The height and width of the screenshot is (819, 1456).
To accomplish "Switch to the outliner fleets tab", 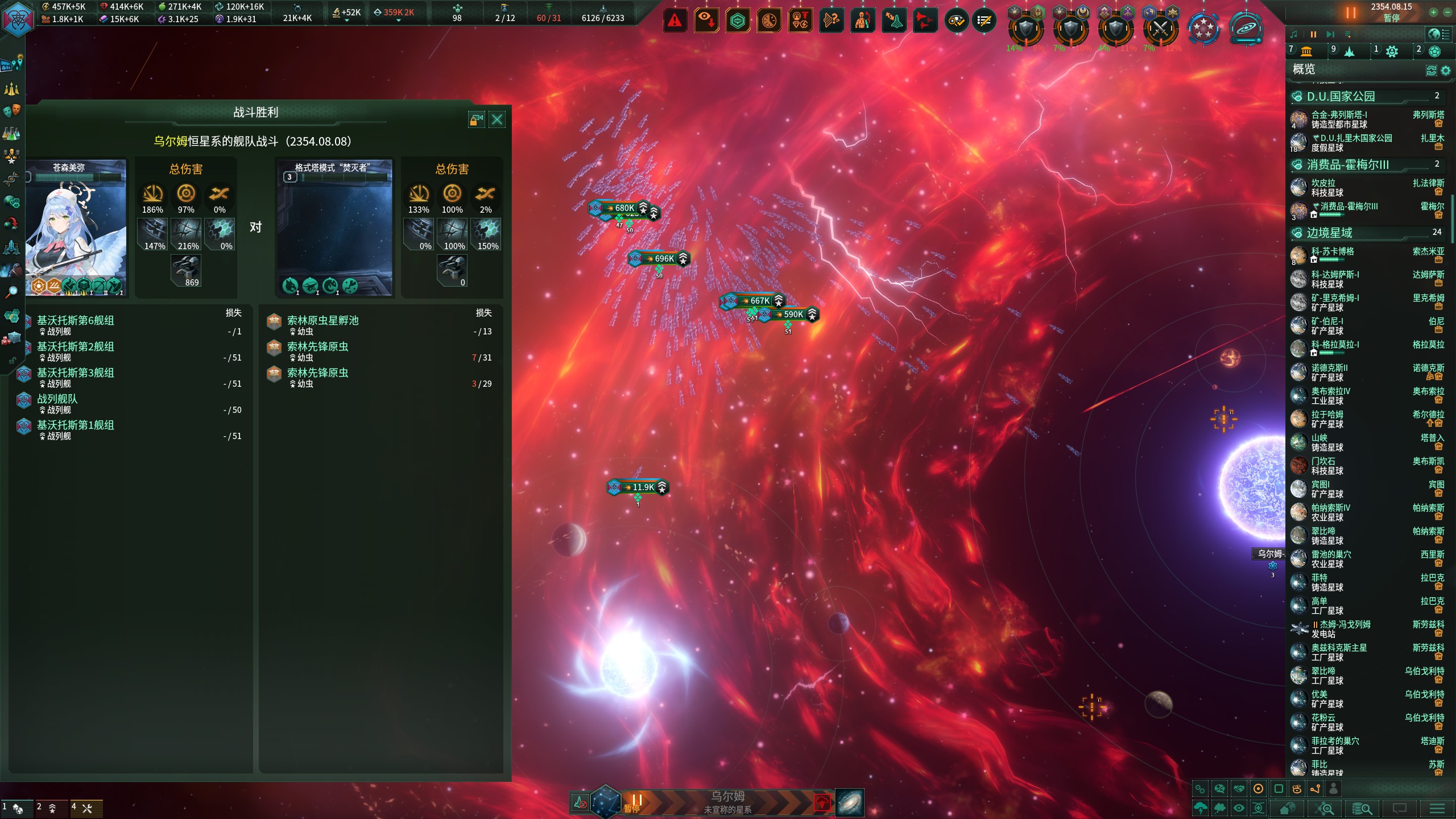I will point(1349,51).
